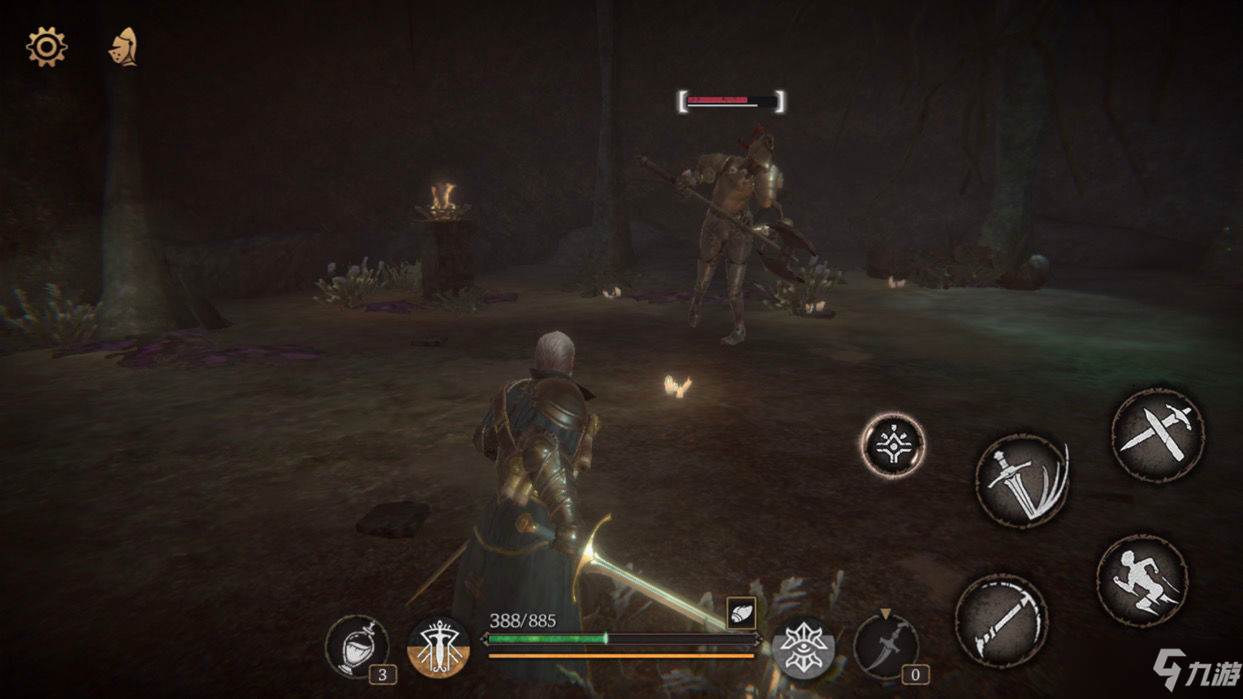The height and width of the screenshot is (699, 1243).
Task: Open the knight helmet character menu
Action: click(123, 47)
